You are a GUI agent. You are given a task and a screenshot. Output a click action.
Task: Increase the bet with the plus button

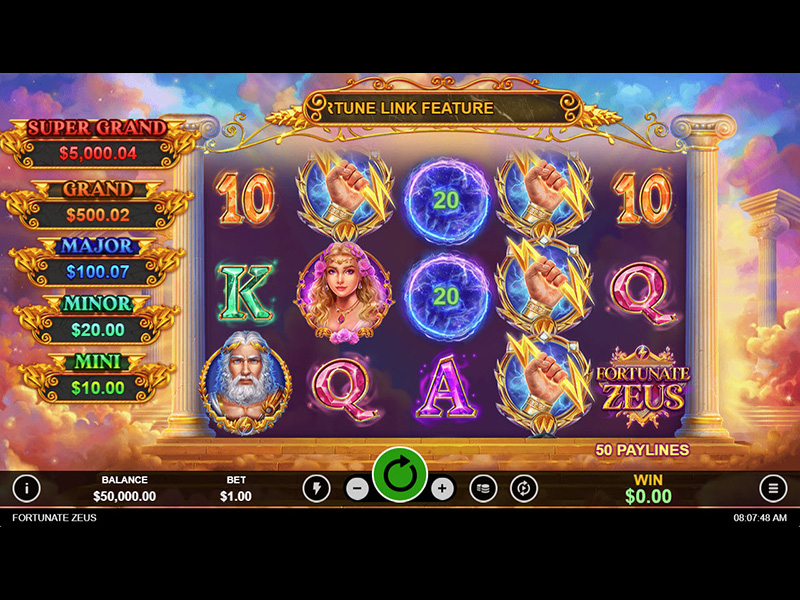[443, 489]
